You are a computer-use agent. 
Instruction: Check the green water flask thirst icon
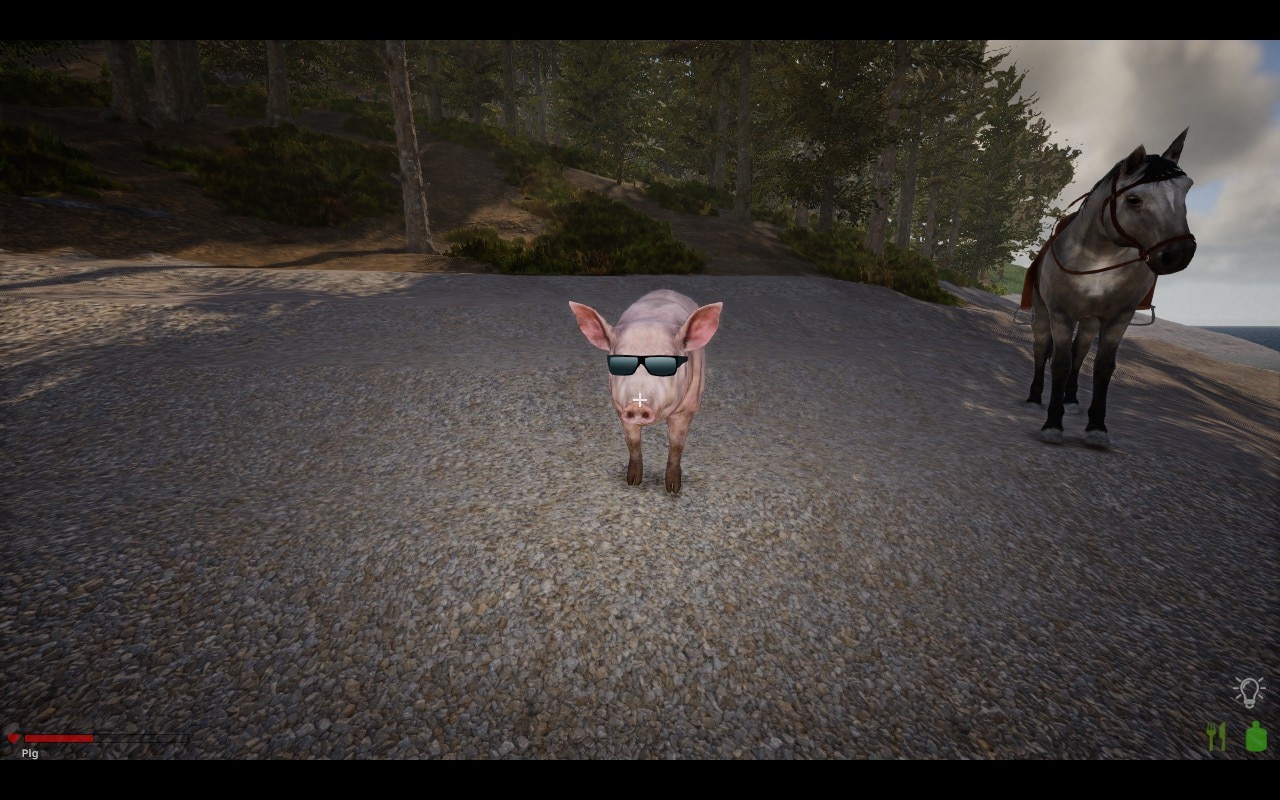[1256, 737]
